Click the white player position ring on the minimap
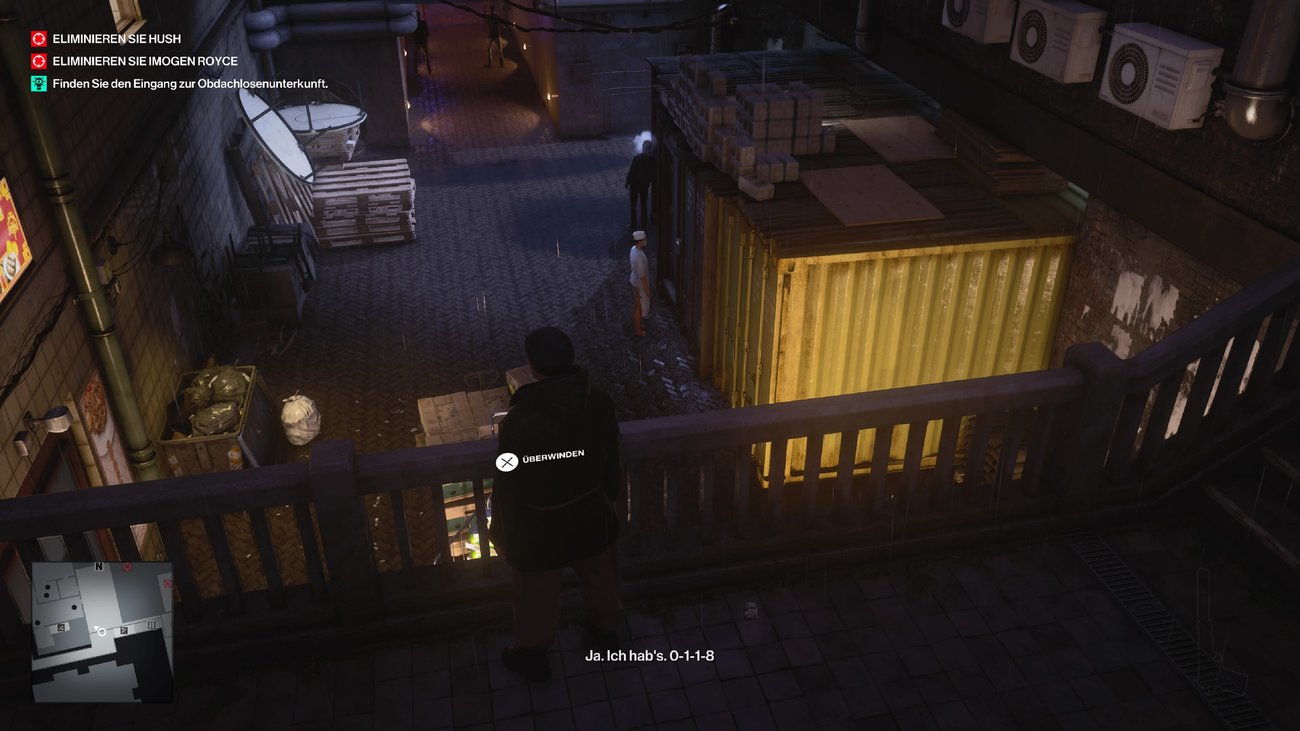The width and height of the screenshot is (1300, 731). 101,632
